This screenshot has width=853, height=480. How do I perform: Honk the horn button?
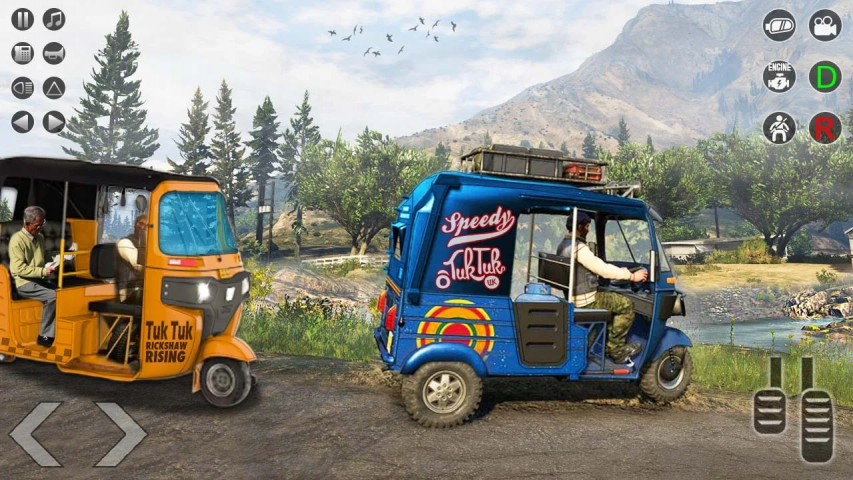coord(54,53)
